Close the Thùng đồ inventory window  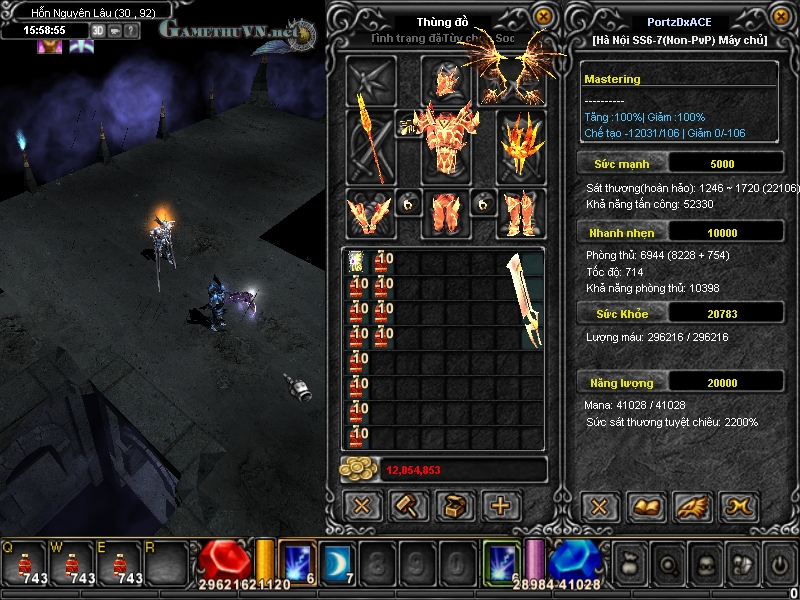543,16
